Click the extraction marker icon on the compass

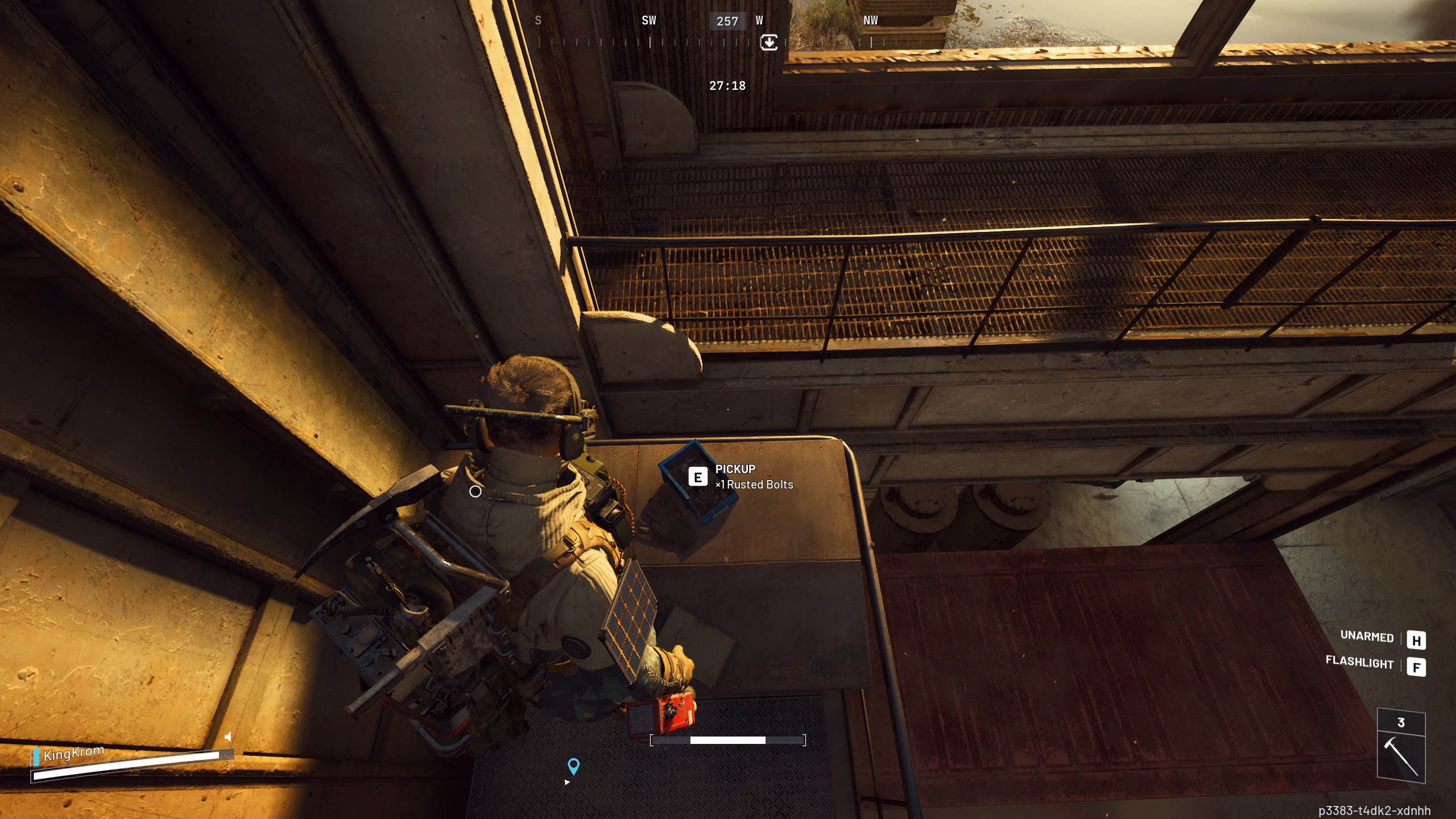point(769,42)
